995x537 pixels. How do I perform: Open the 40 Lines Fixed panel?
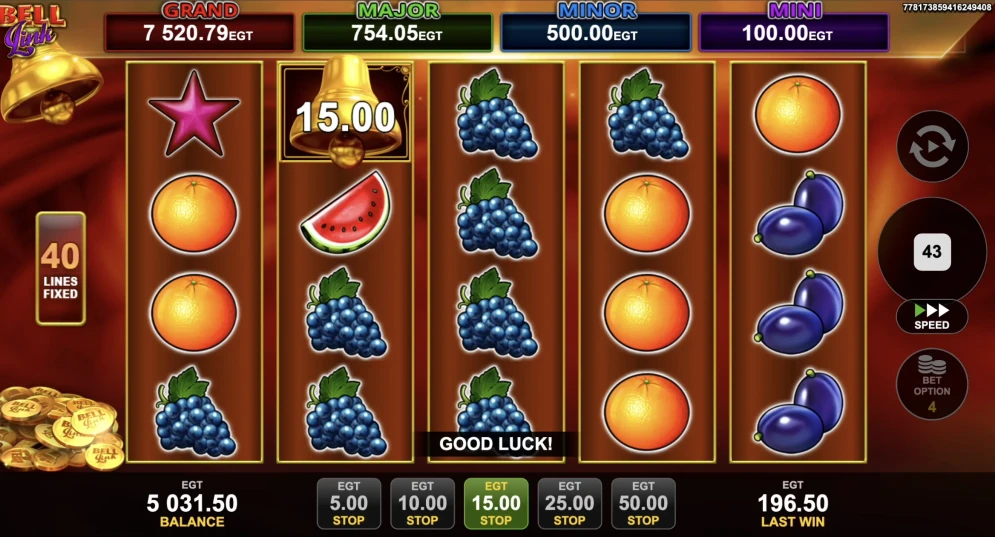(x=61, y=268)
